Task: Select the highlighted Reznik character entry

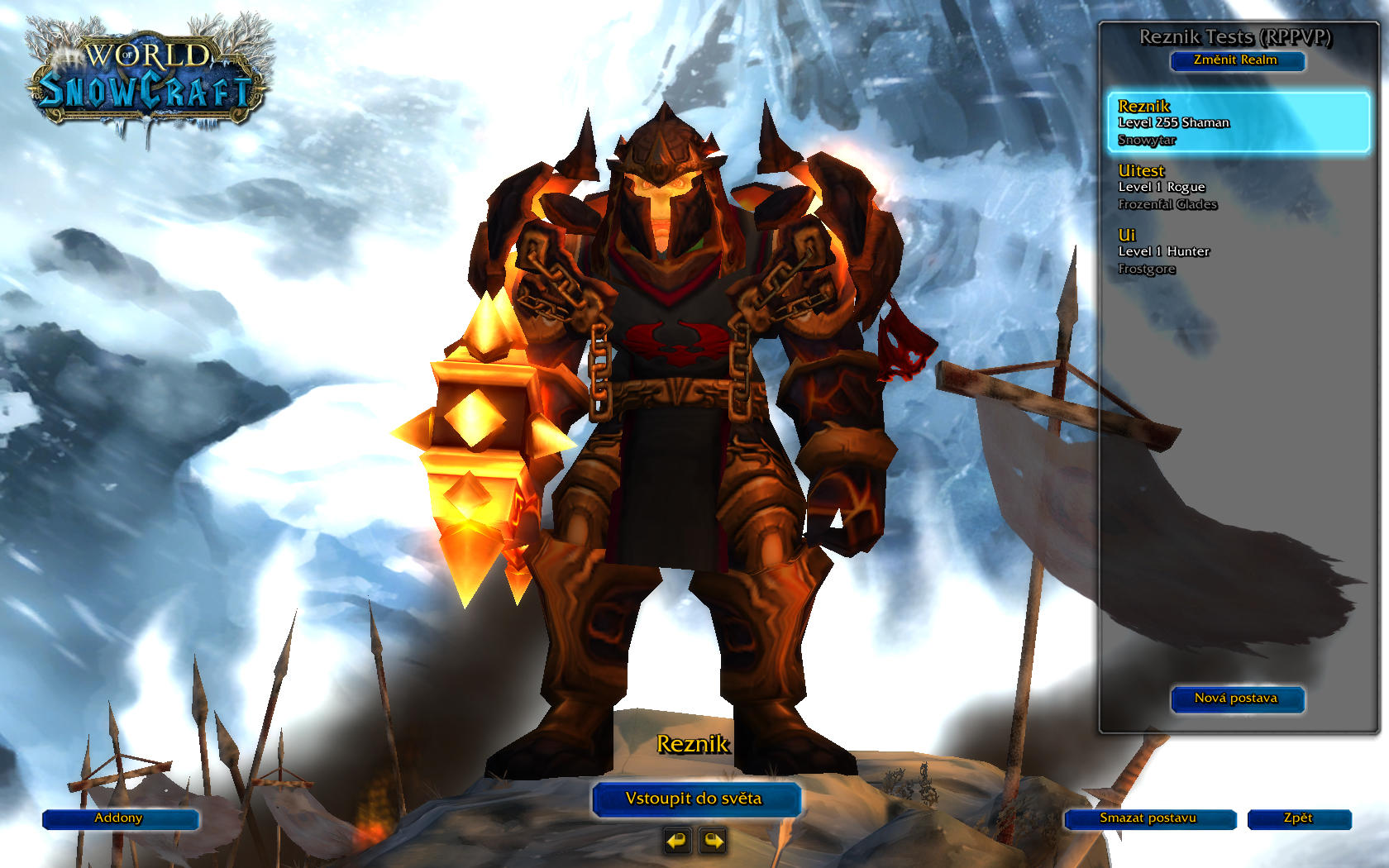Action: tap(1238, 122)
